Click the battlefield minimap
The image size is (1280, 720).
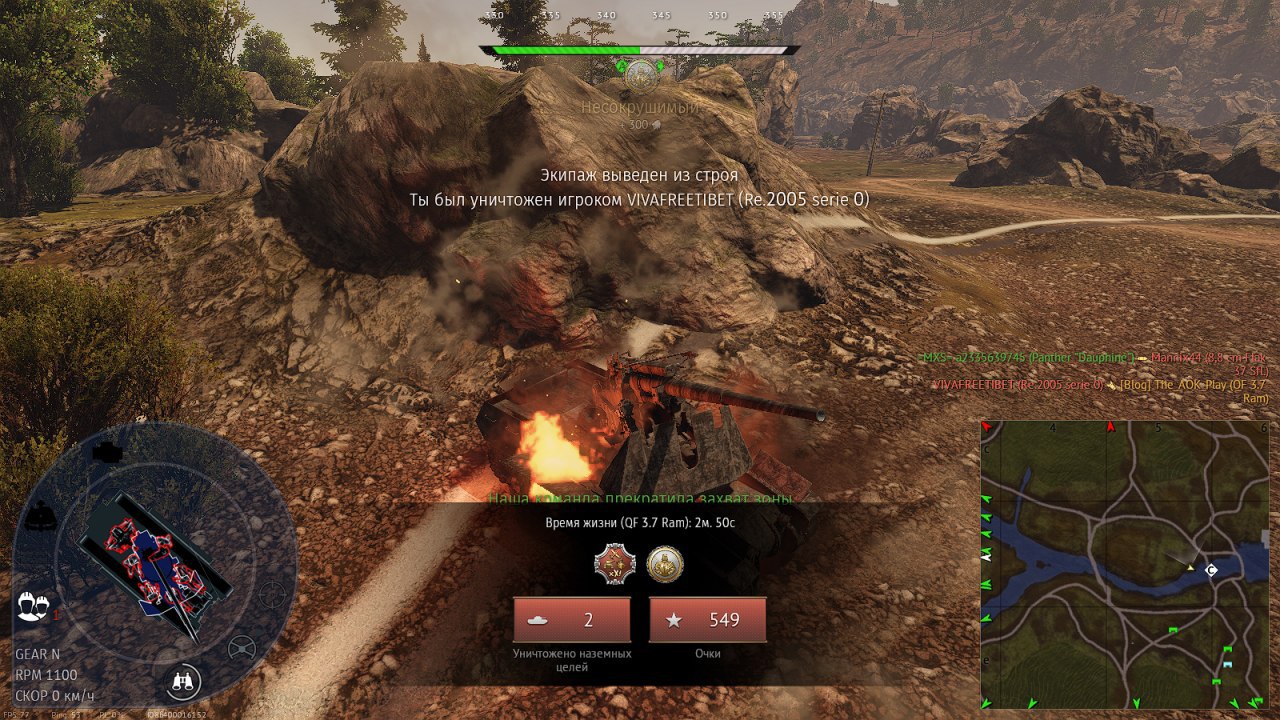1126,564
